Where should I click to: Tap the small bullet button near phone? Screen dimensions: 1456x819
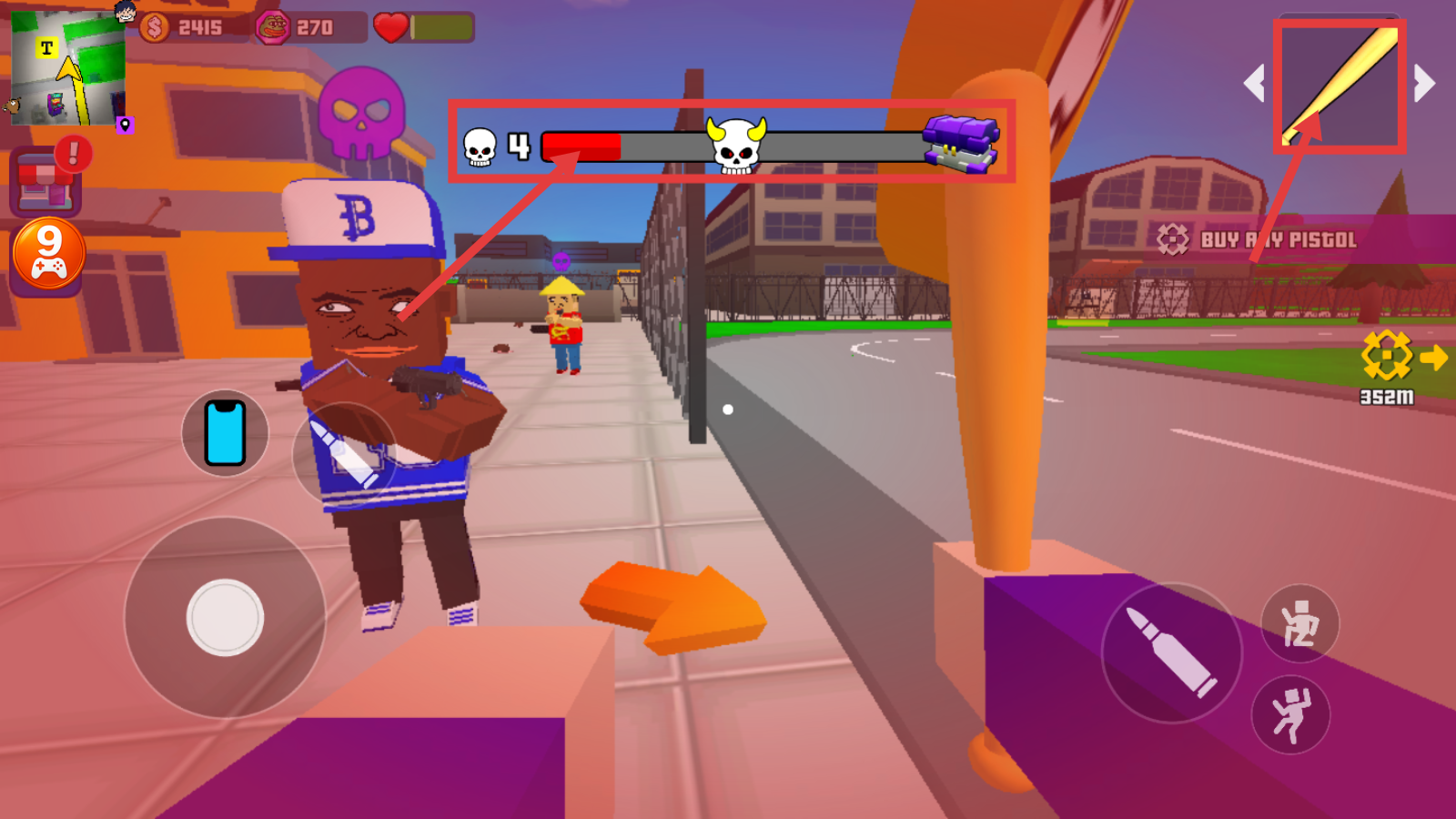[x=344, y=453]
